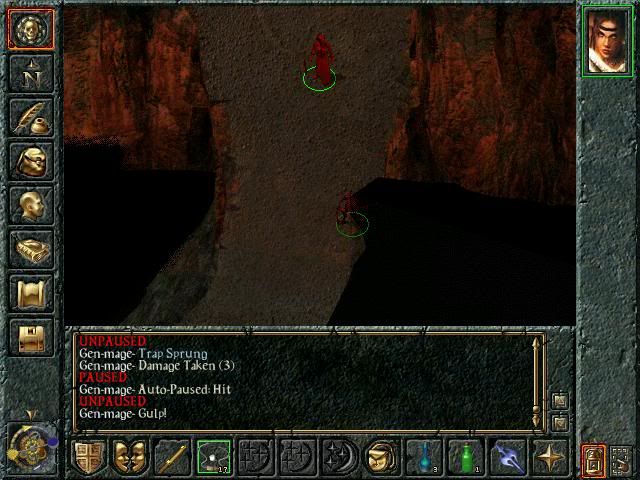The width and height of the screenshot is (640, 480).
Task: Open the mage spellbook
Action: [x=31, y=249]
